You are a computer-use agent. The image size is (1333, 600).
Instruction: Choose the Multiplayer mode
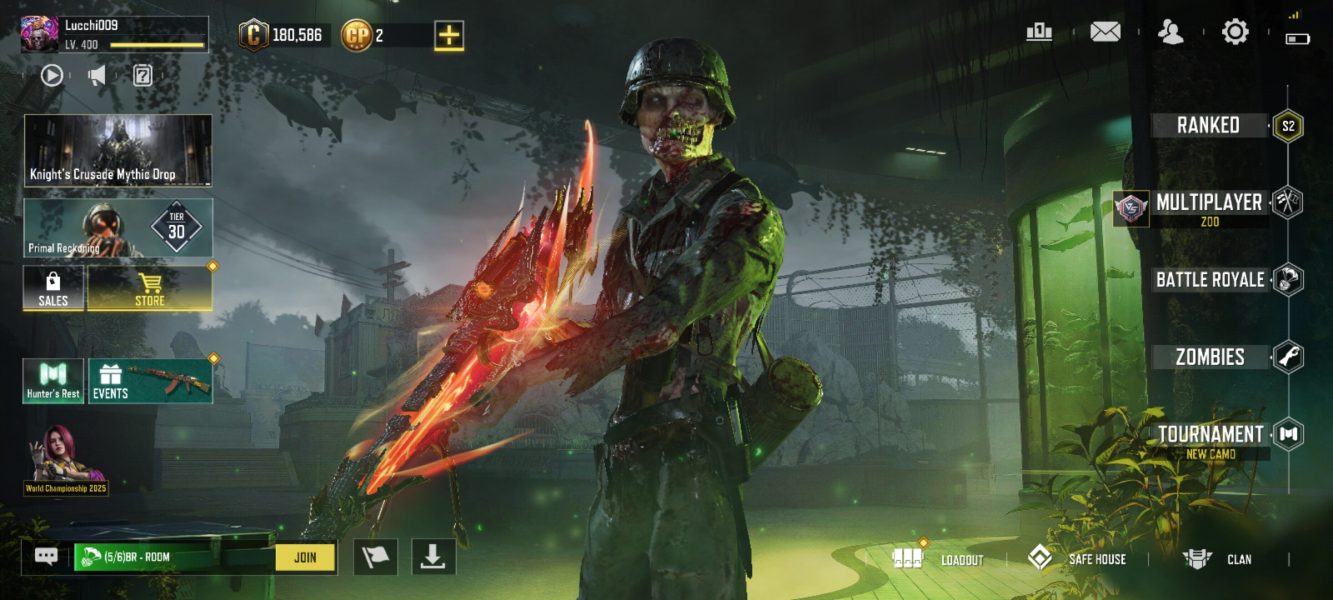click(x=1208, y=203)
